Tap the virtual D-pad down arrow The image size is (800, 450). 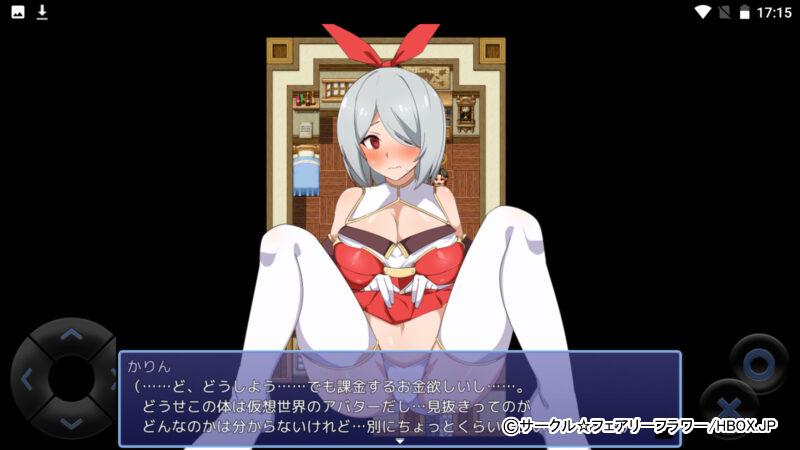pyautogui.click(x=71, y=423)
